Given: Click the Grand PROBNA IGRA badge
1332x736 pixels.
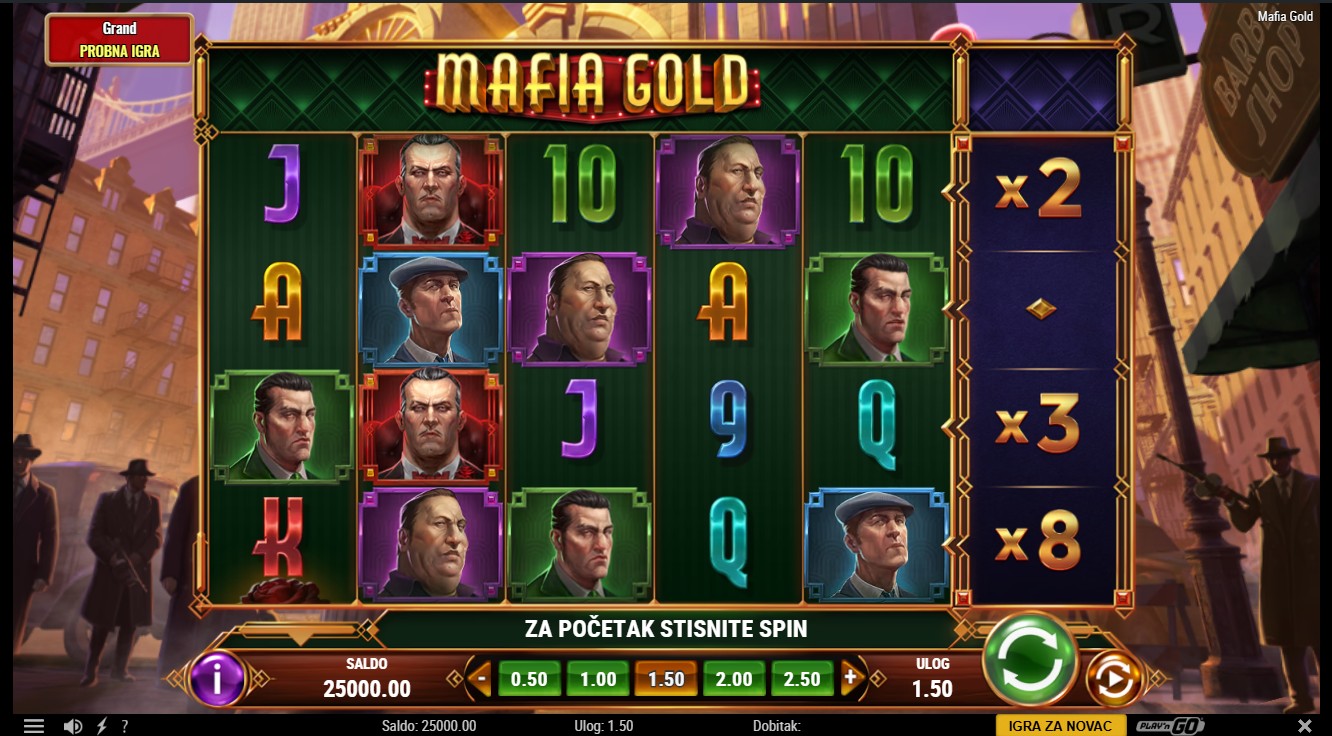Looking at the screenshot, I should coord(119,40).
